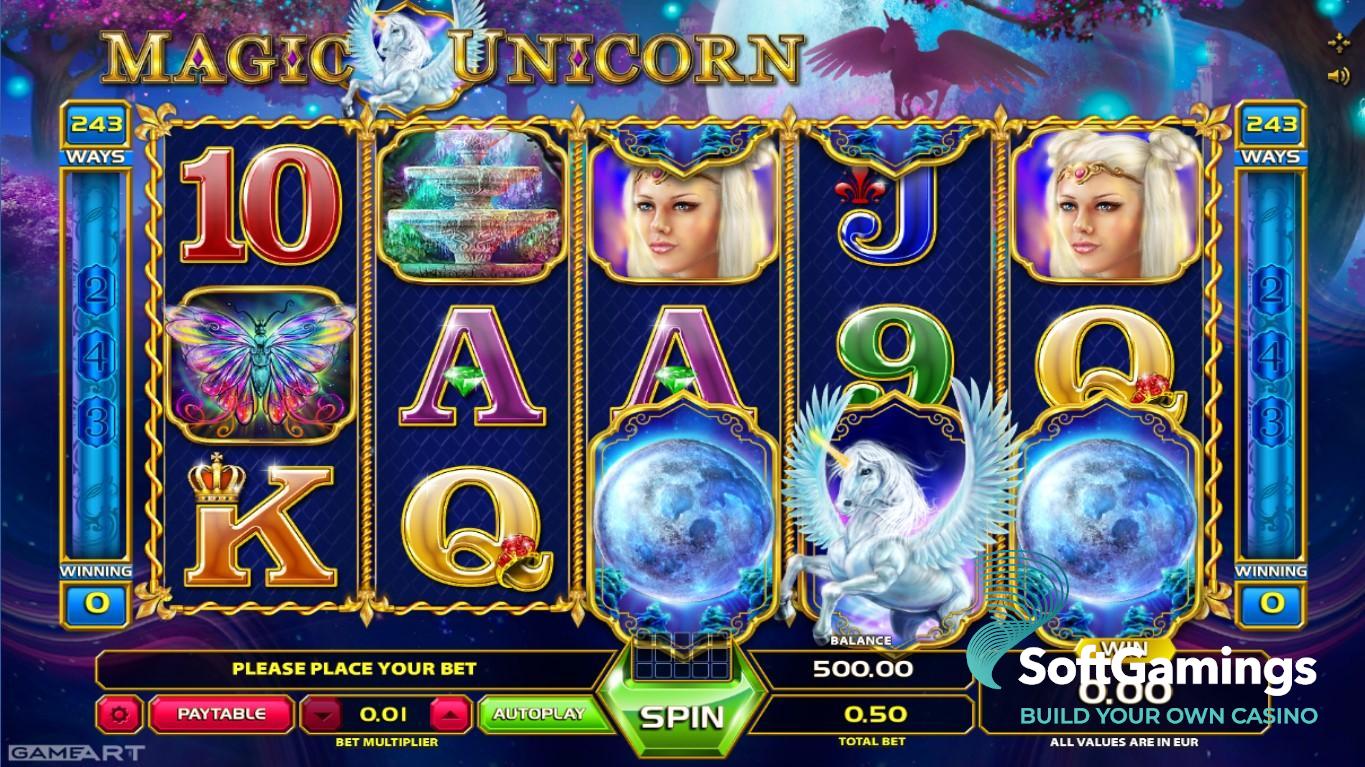Start Autoplay mode
The height and width of the screenshot is (767, 1365).
tap(538, 714)
